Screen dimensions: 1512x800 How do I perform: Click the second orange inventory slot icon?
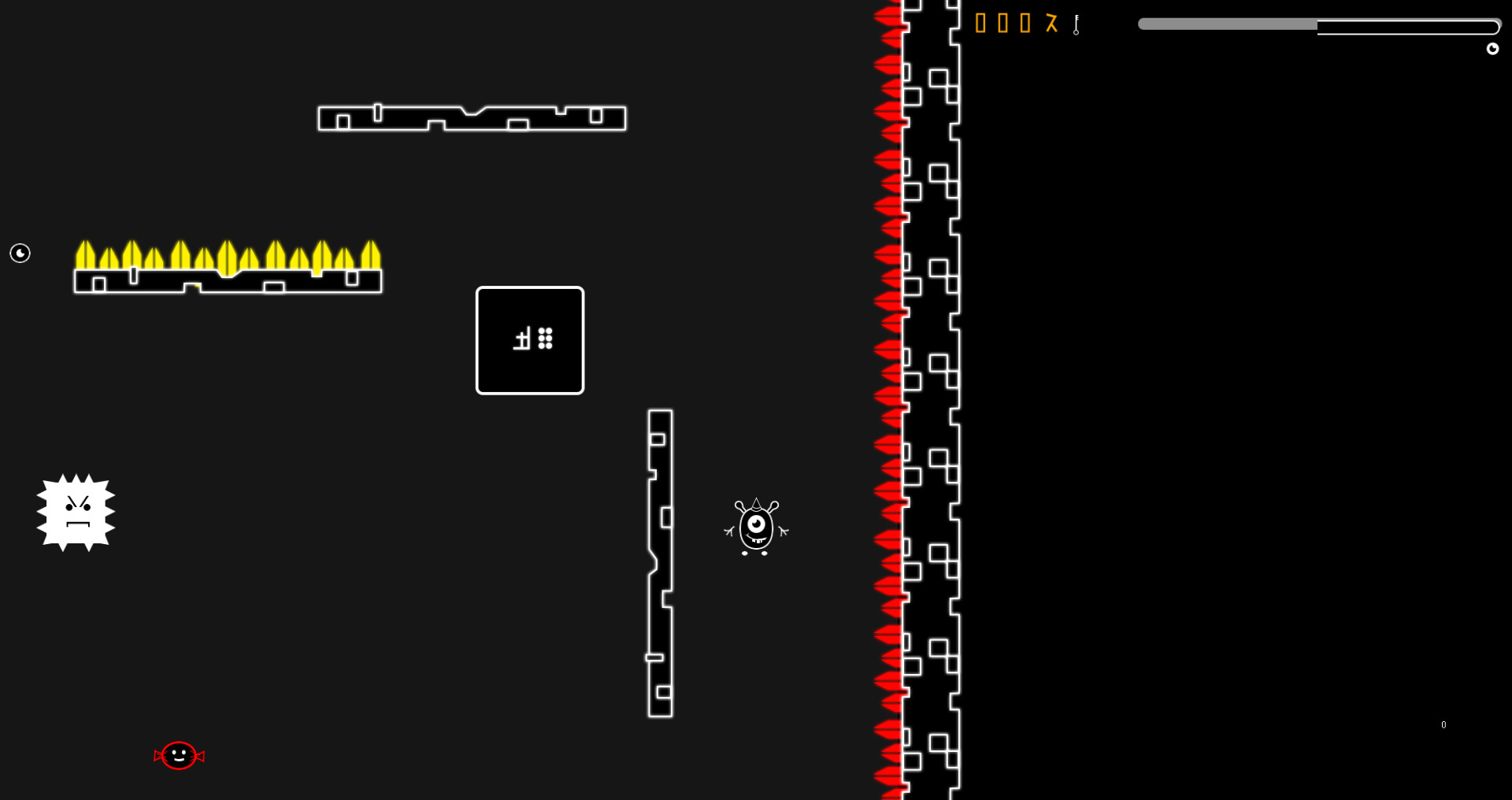pyautogui.click(x=1003, y=24)
